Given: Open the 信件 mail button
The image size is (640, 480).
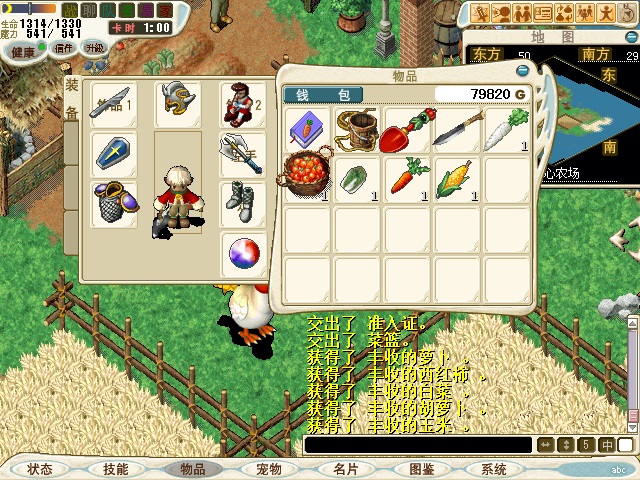Looking at the screenshot, I should point(64,48).
